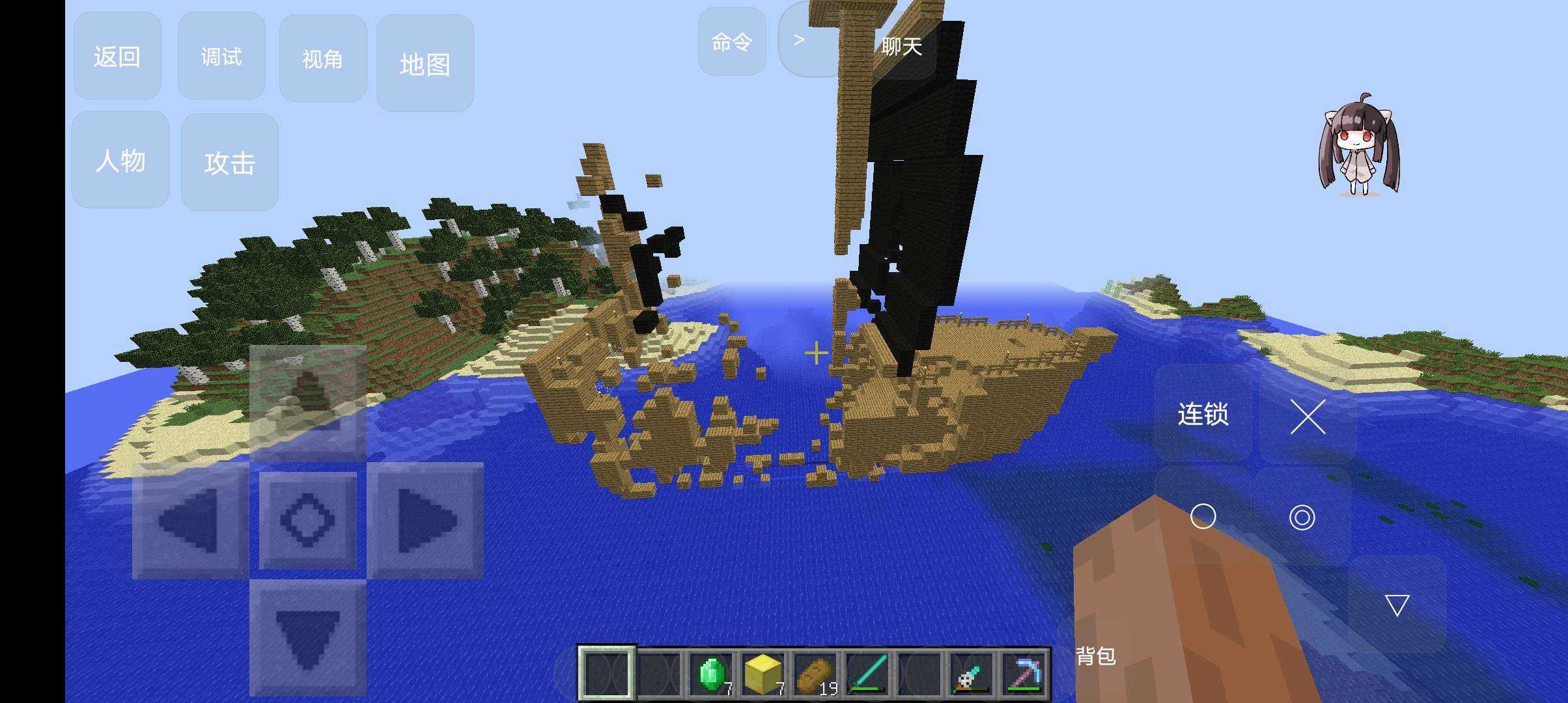Move left with the D-pad left arrow

click(x=189, y=521)
